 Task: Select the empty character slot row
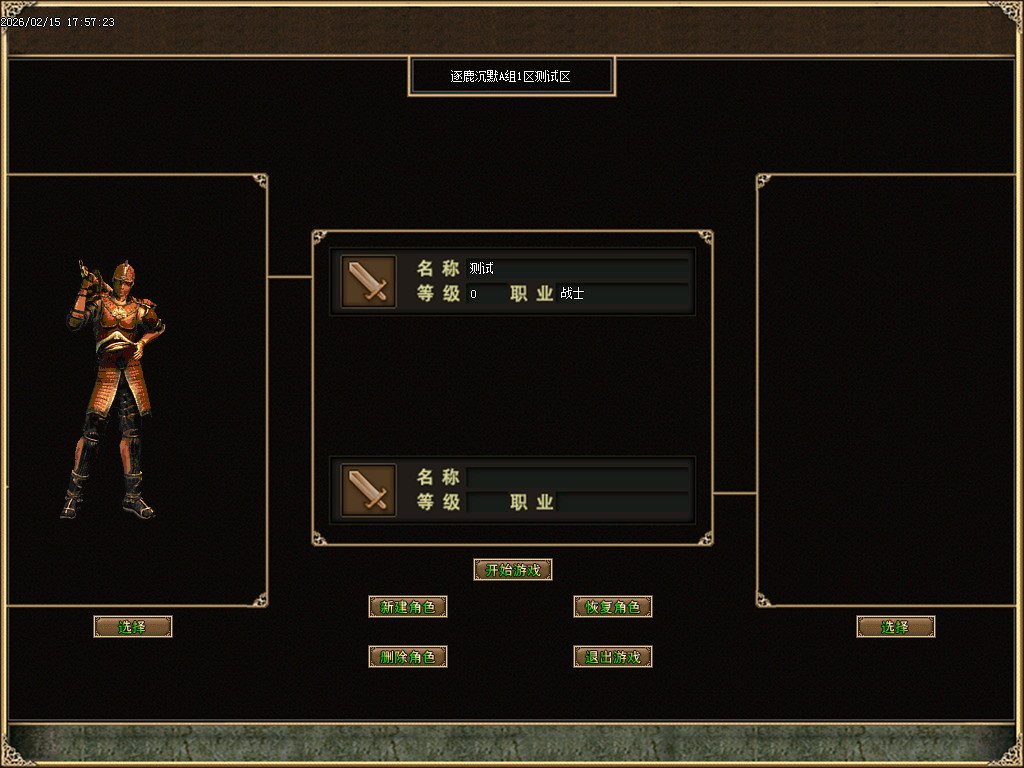(512, 490)
